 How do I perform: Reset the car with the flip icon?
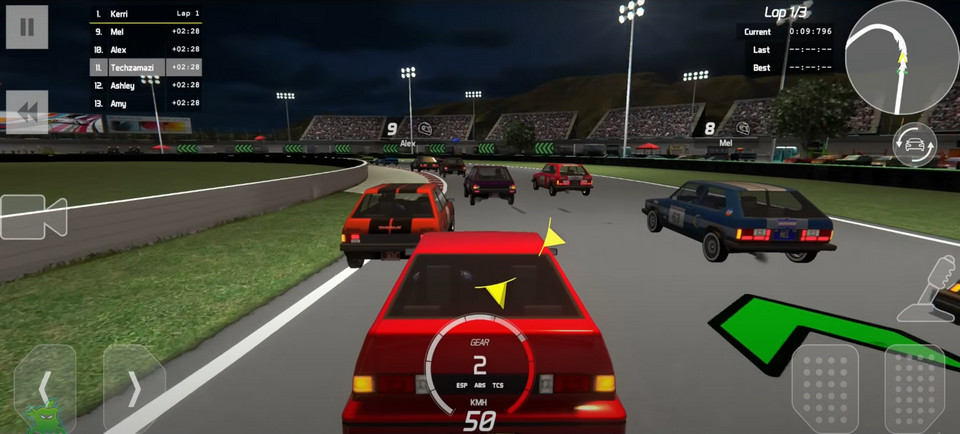tap(914, 144)
